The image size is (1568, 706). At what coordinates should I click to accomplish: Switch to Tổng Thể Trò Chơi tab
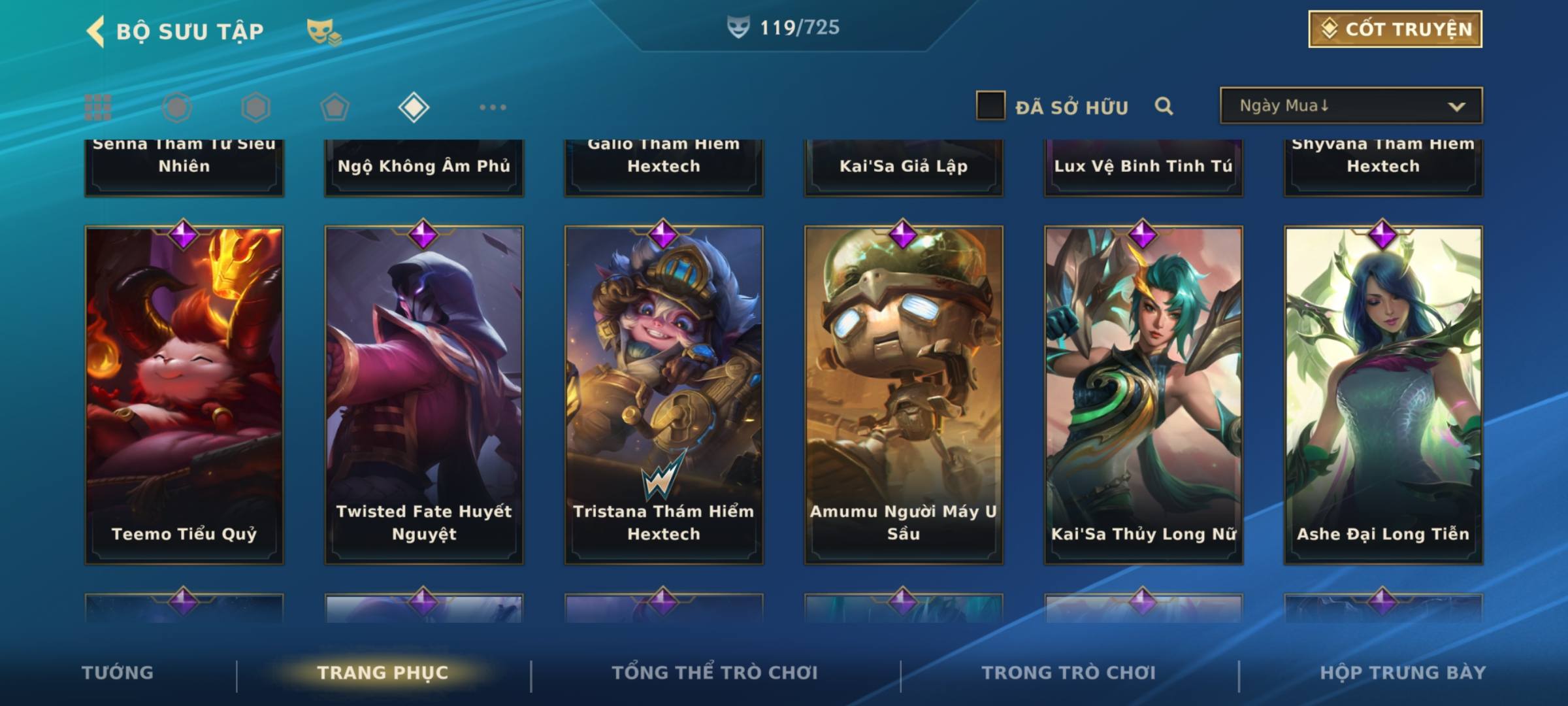click(x=715, y=673)
